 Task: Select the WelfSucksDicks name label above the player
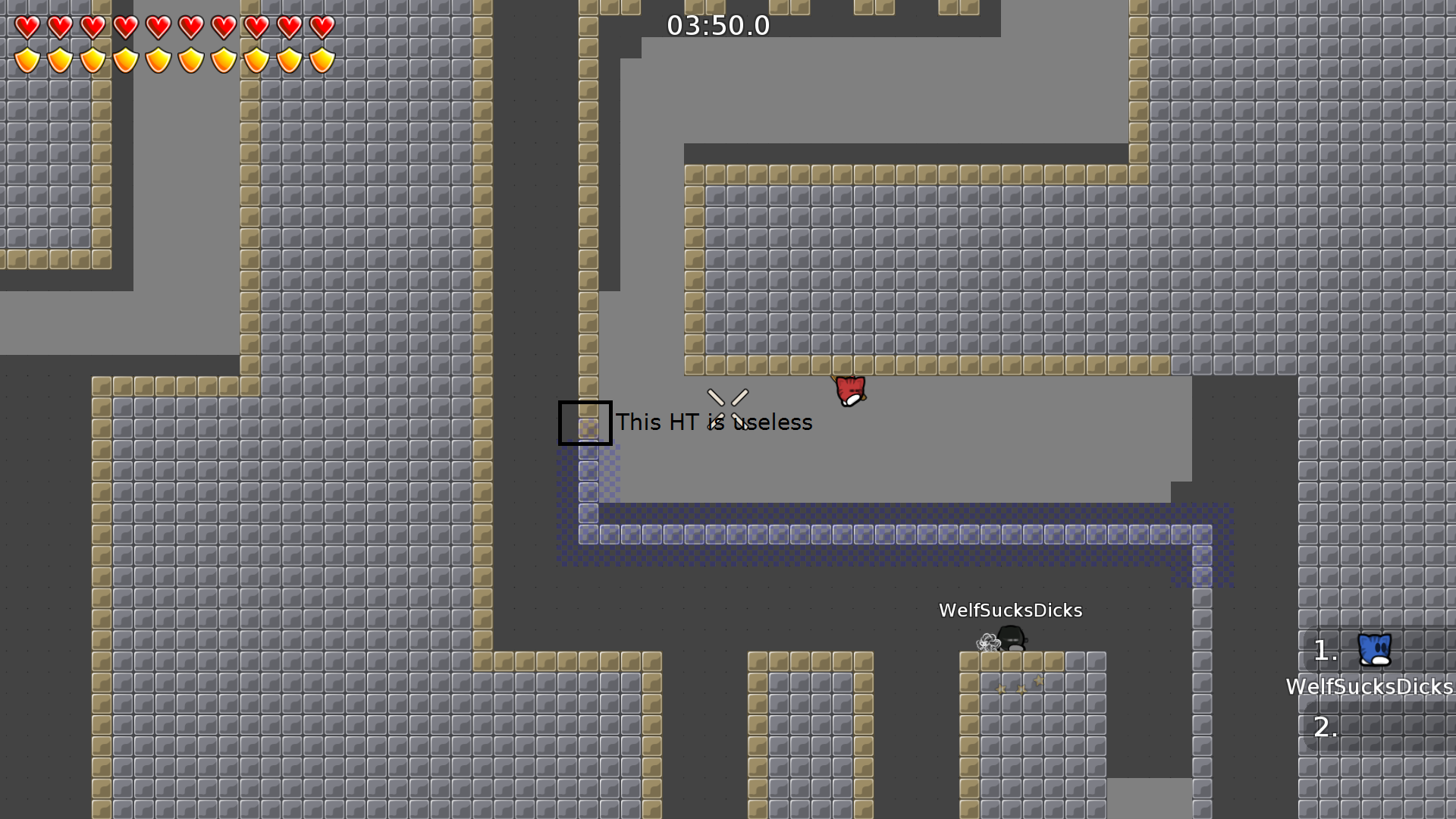(1011, 610)
